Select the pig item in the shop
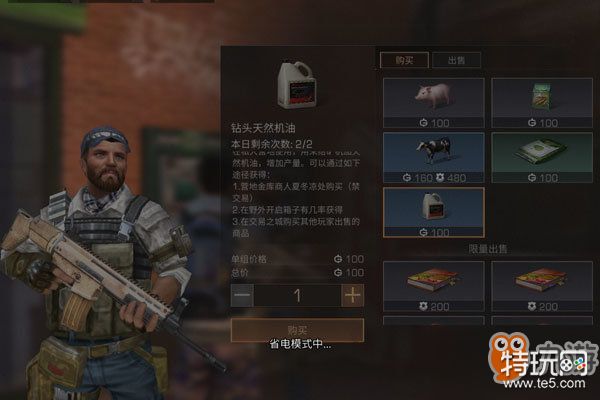The width and height of the screenshot is (600, 400). [432, 102]
